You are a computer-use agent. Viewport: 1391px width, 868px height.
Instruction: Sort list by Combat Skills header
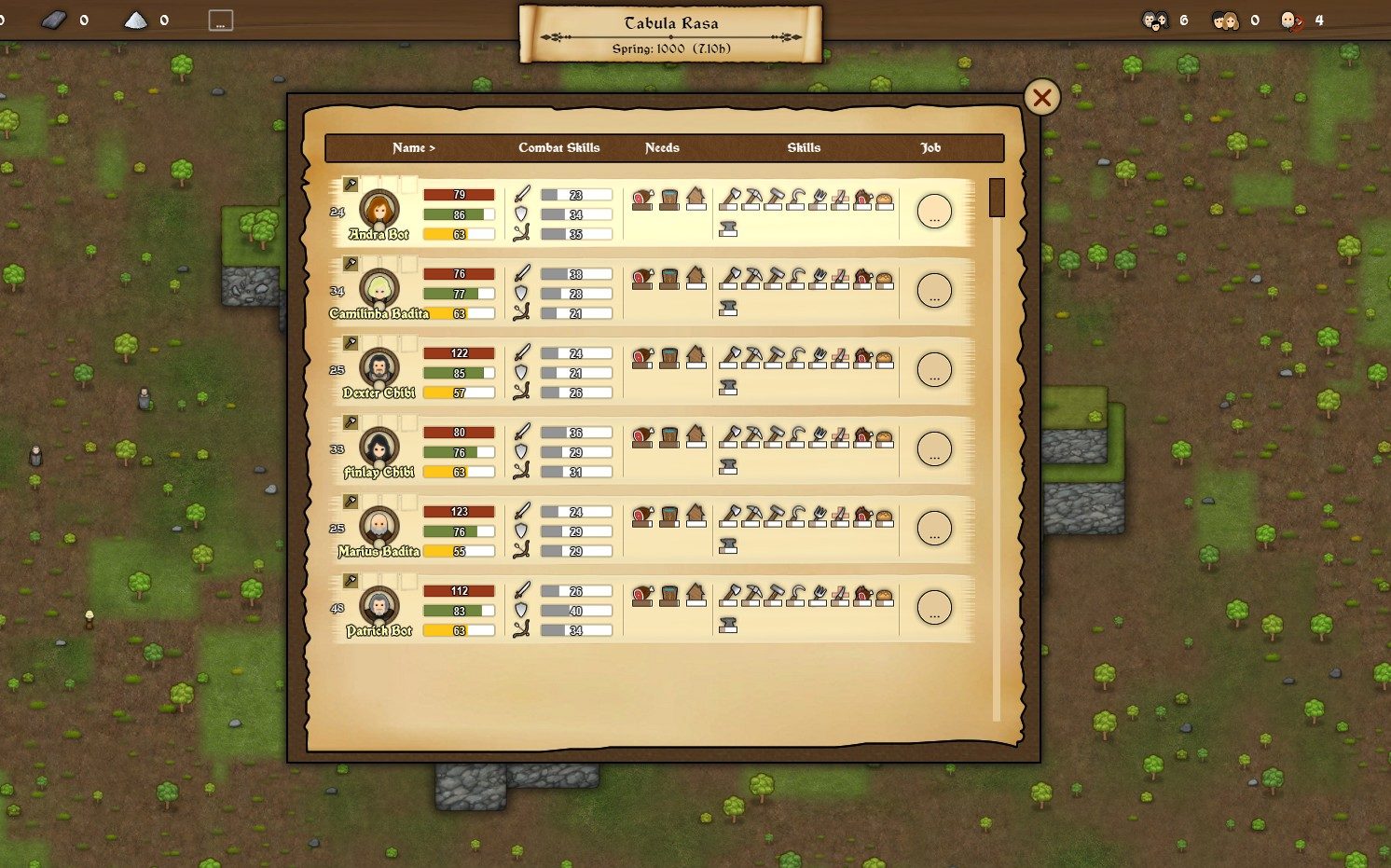click(558, 147)
